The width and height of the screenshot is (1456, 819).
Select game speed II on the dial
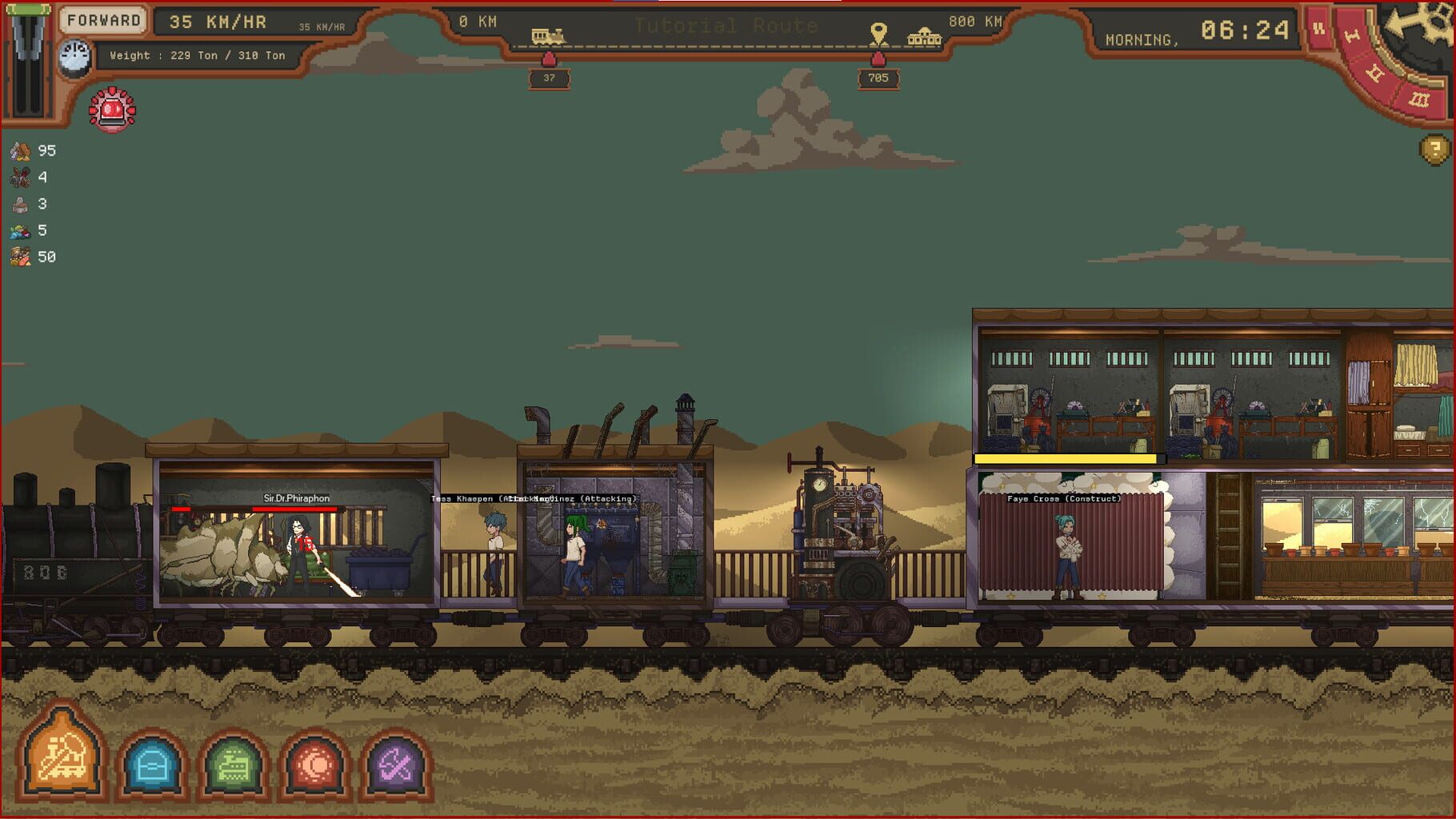(1375, 72)
